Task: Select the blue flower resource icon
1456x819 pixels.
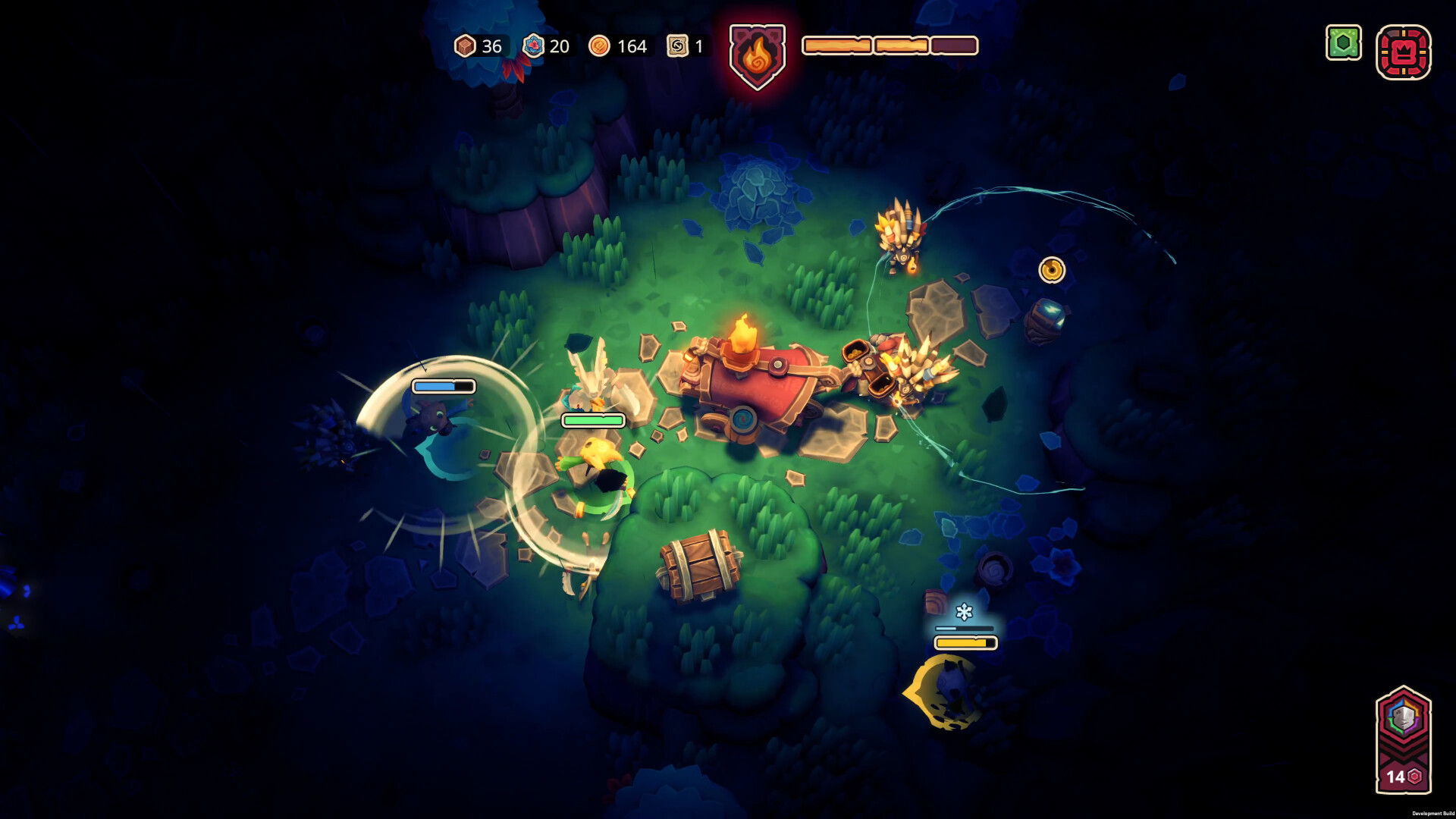Action: pos(535,46)
